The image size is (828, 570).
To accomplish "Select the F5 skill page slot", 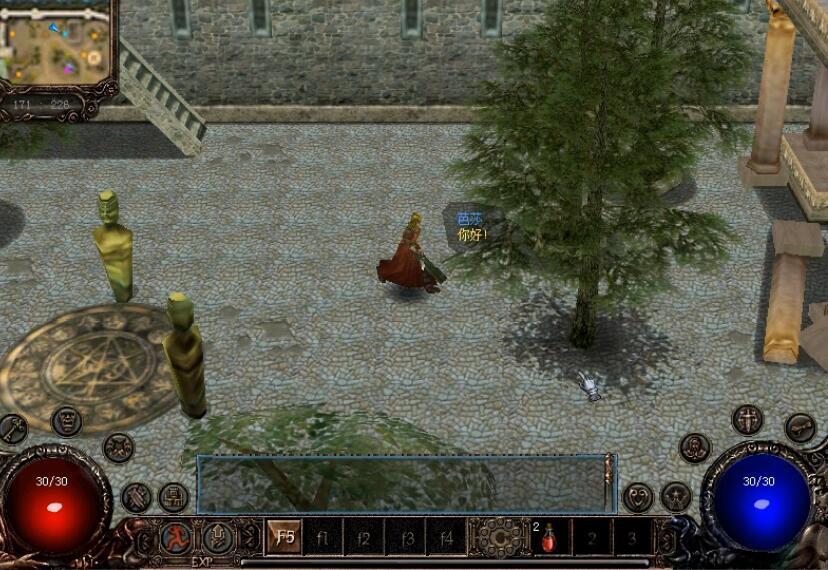I will (285, 537).
